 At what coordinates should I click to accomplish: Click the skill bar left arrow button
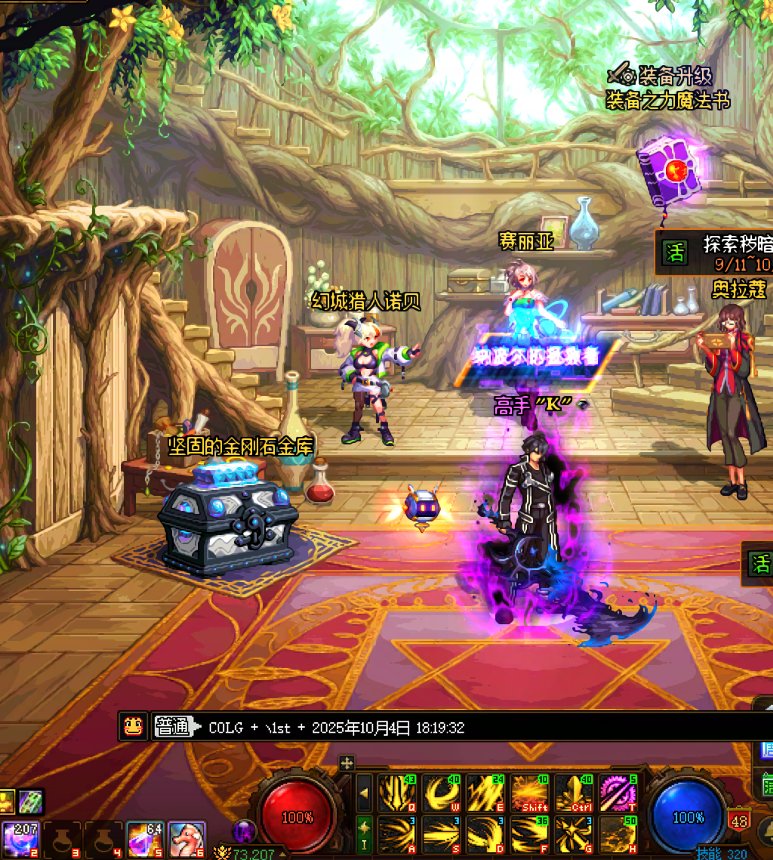(x=364, y=794)
